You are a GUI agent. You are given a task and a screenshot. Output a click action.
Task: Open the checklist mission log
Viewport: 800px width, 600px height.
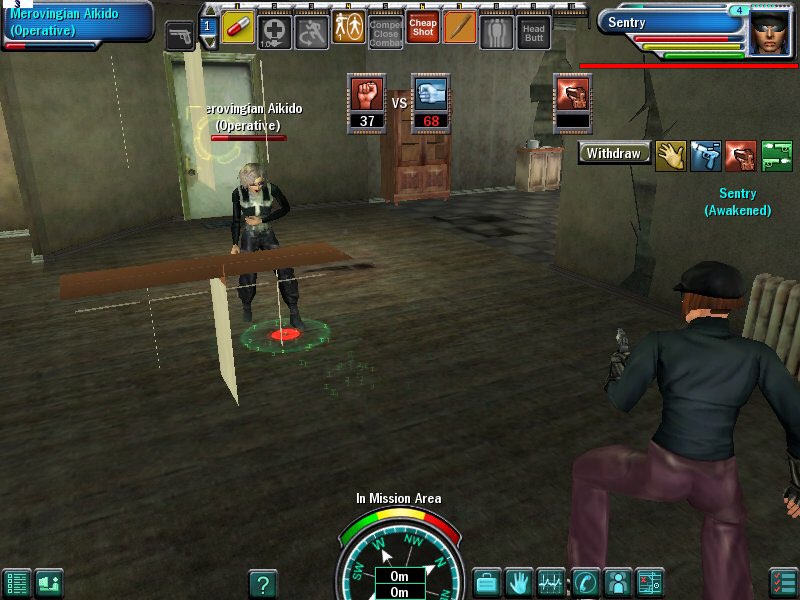(x=783, y=582)
